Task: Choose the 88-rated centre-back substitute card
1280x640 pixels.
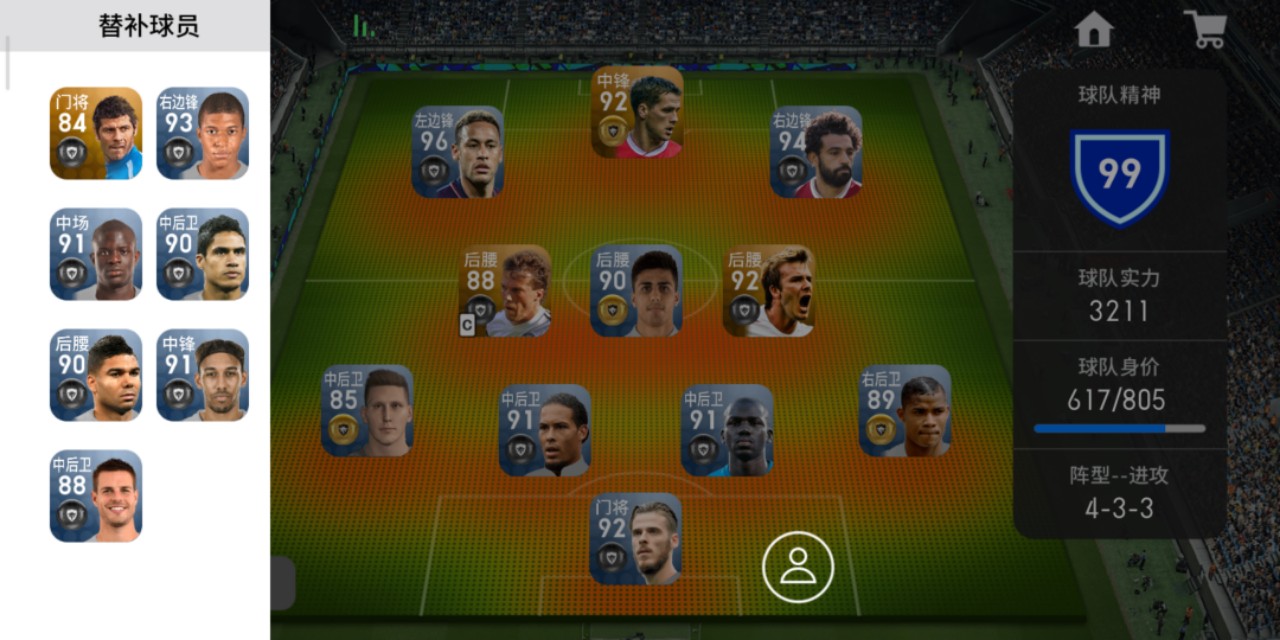Action: click(96, 496)
